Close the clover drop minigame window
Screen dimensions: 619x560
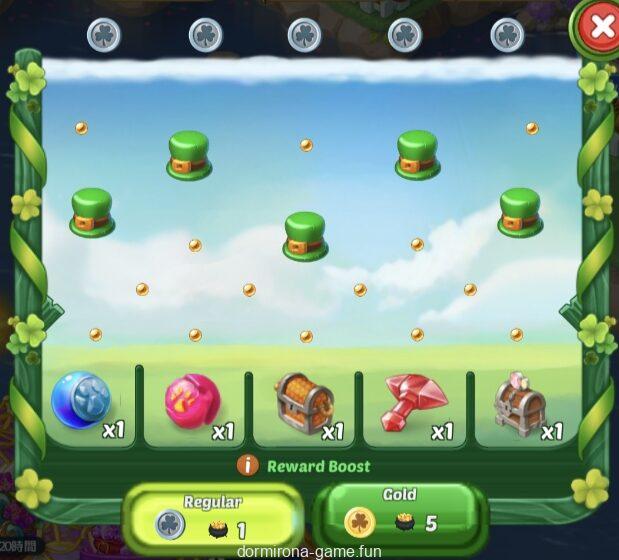pyautogui.click(x=601, y=27)
